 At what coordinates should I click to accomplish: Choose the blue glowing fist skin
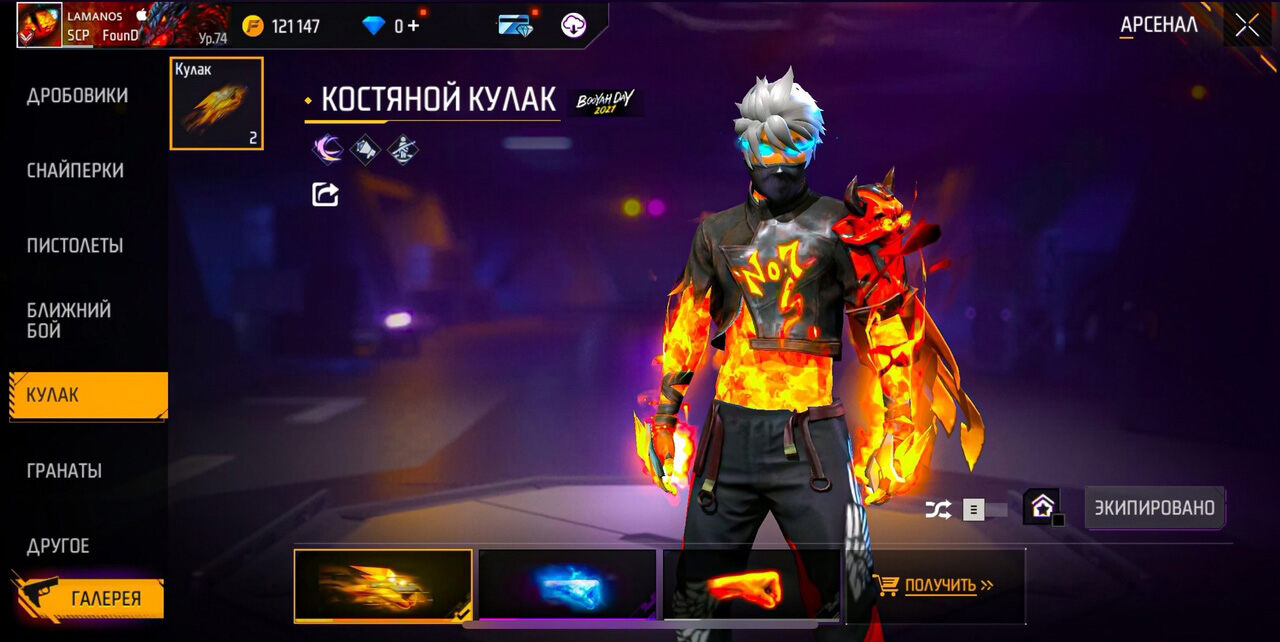pyautogui.click(x=567, y=585)
